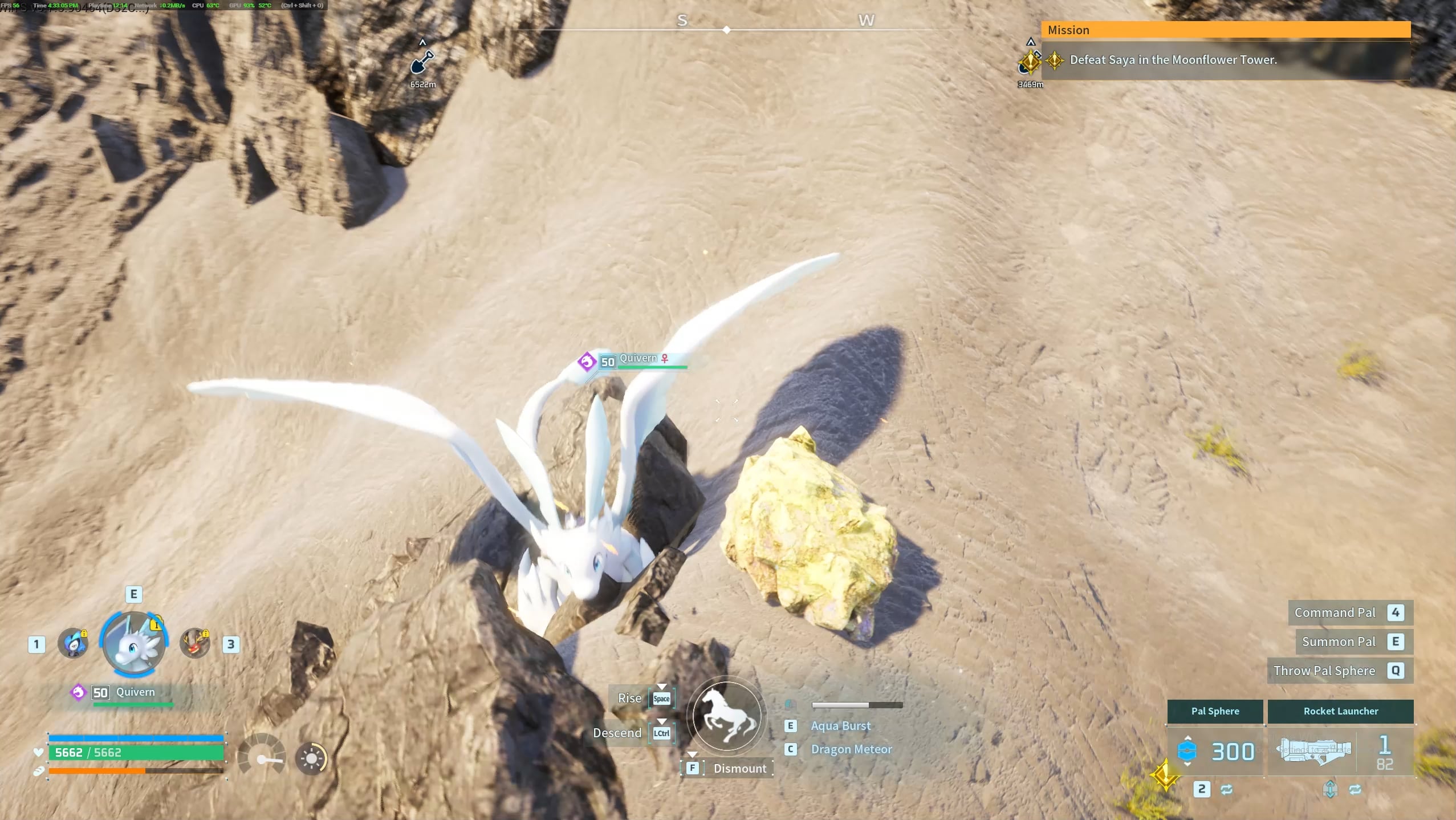Click the sun time-of-day indicator
This screenshot has width=1456, height=820.
tap(311, 758)
